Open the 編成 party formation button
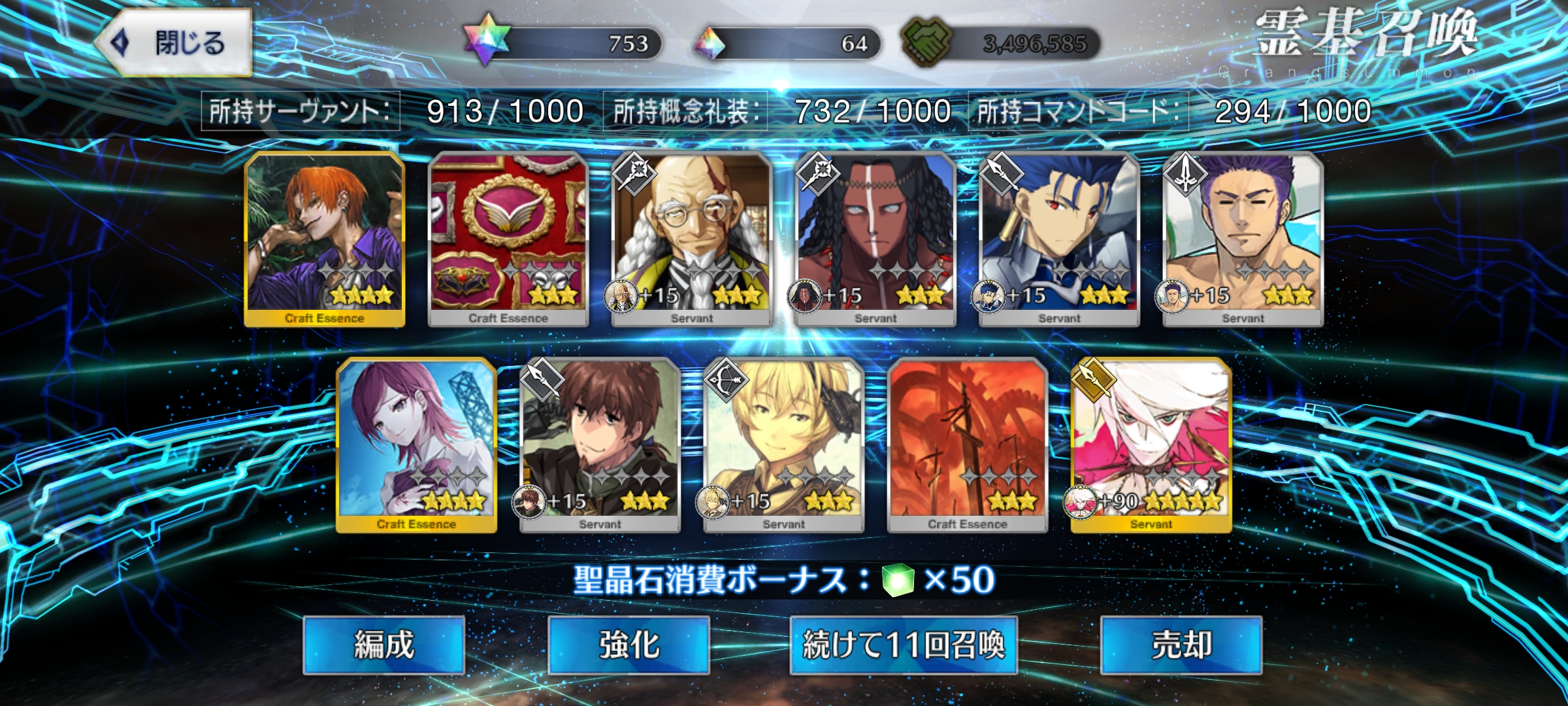 pos(384,645)
